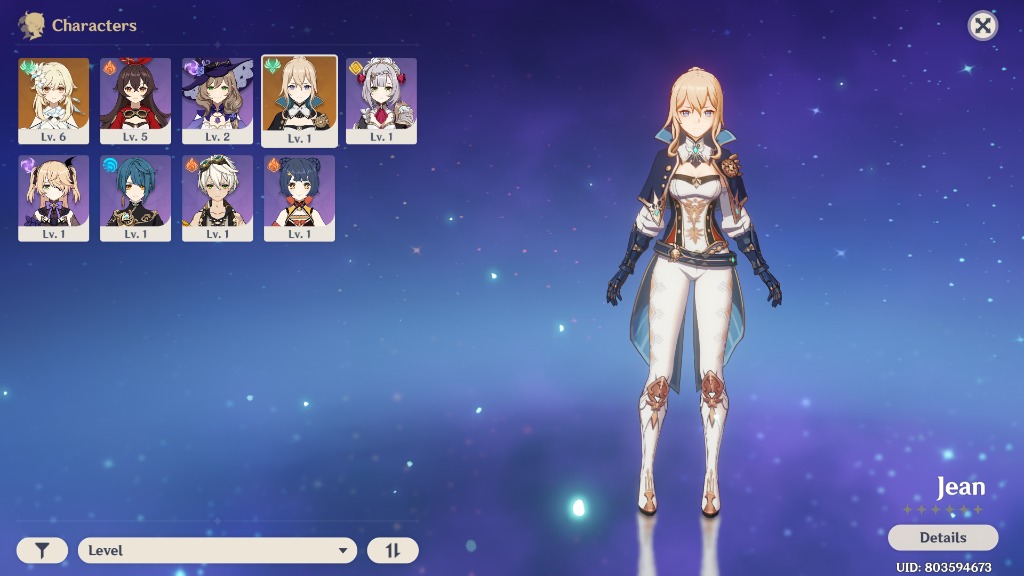1024x576 pixels.
Task: Select Amber's portrait at Lv. 5
Action: [136, 100]
